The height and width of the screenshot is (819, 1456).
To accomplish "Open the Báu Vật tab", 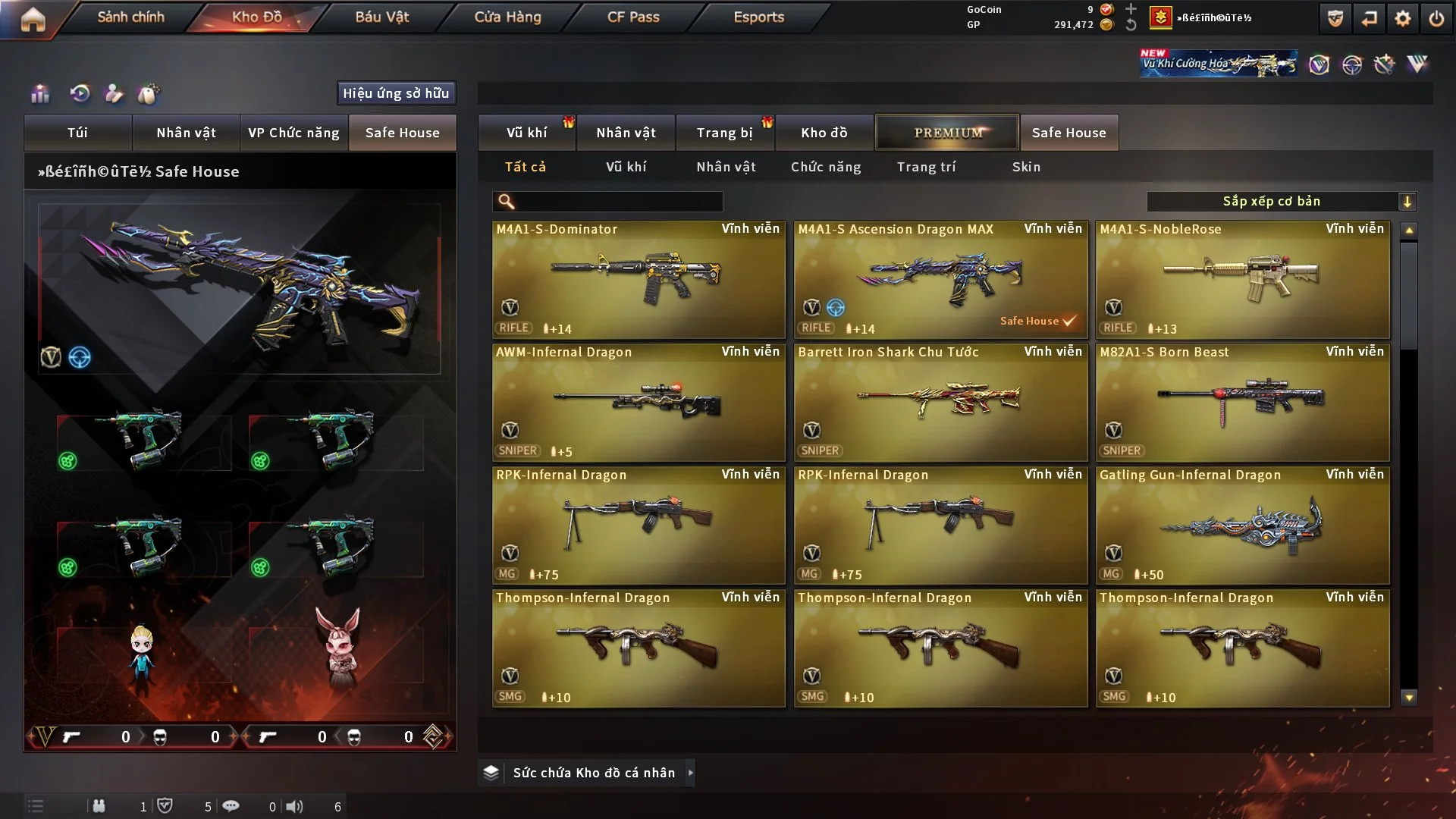I will (x=381, y=17).
